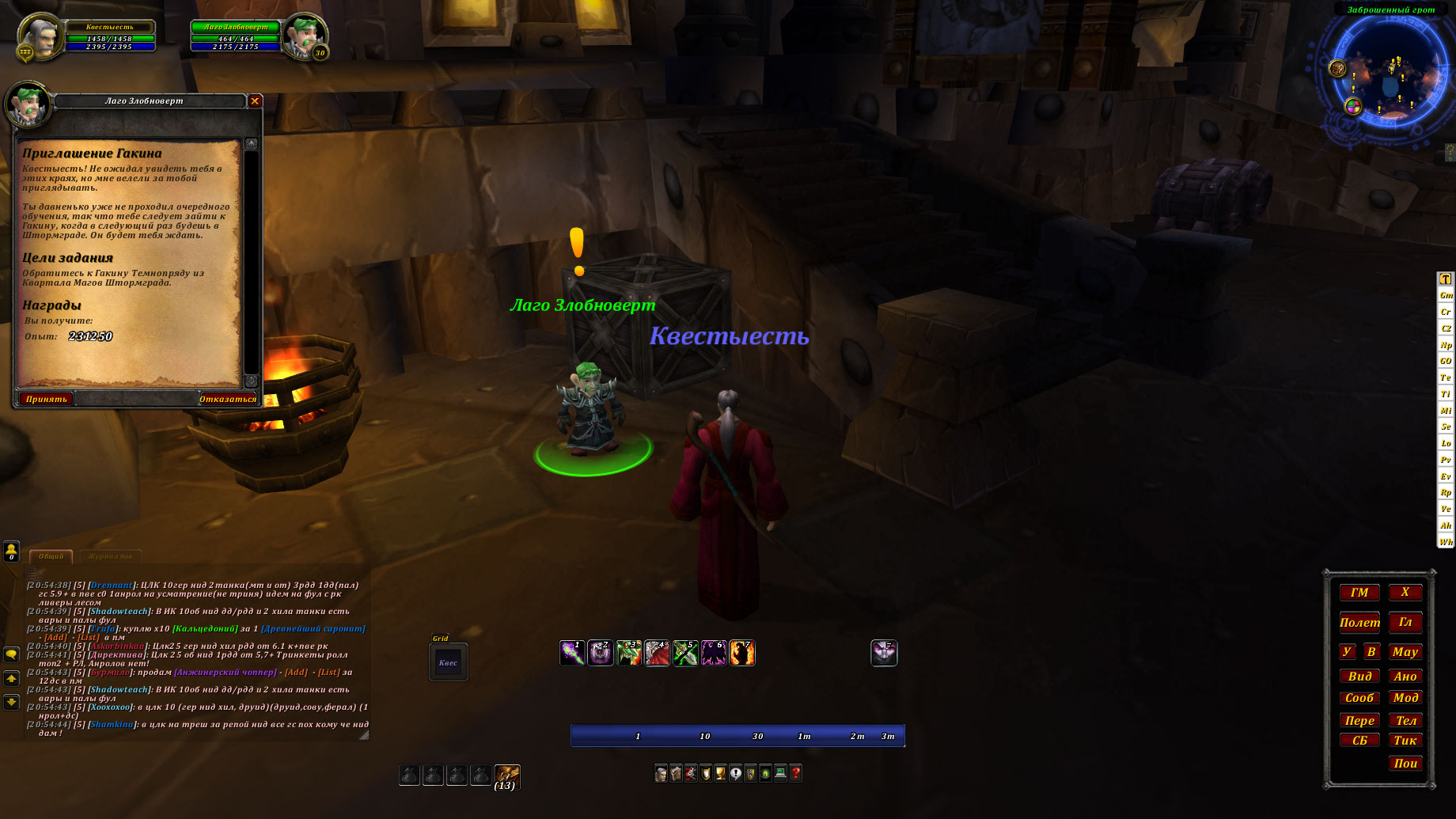Toggle the Полет button
This screenshot has width=1456, height=819.
pos(1359,623)
